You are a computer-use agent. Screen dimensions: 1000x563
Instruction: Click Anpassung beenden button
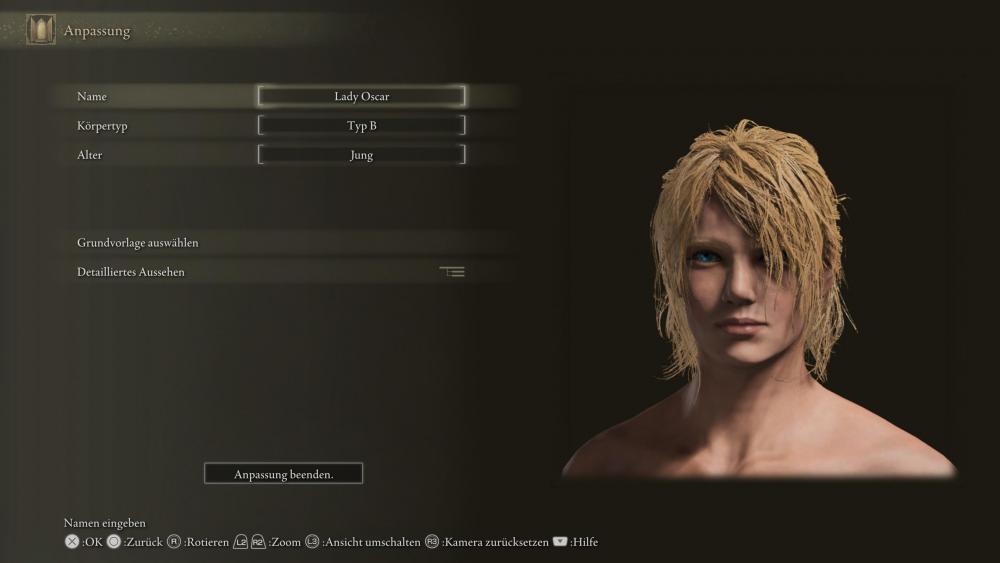pos(283,474)
